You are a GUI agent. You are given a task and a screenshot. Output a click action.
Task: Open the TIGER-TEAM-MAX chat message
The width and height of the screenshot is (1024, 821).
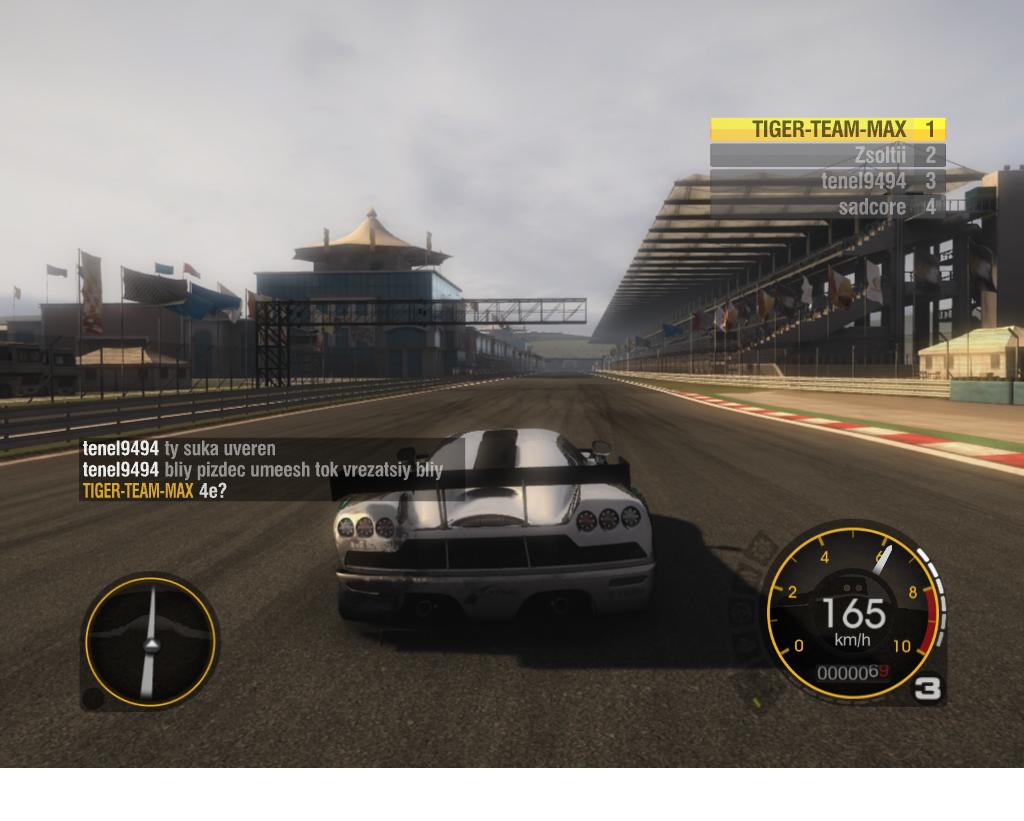[x=155, y=490]
